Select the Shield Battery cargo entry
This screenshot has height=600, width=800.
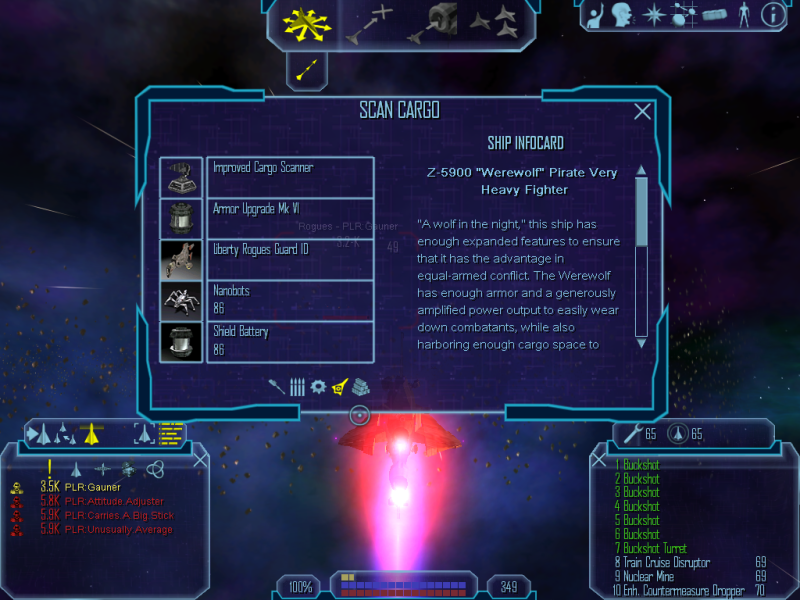coord(290,341)
